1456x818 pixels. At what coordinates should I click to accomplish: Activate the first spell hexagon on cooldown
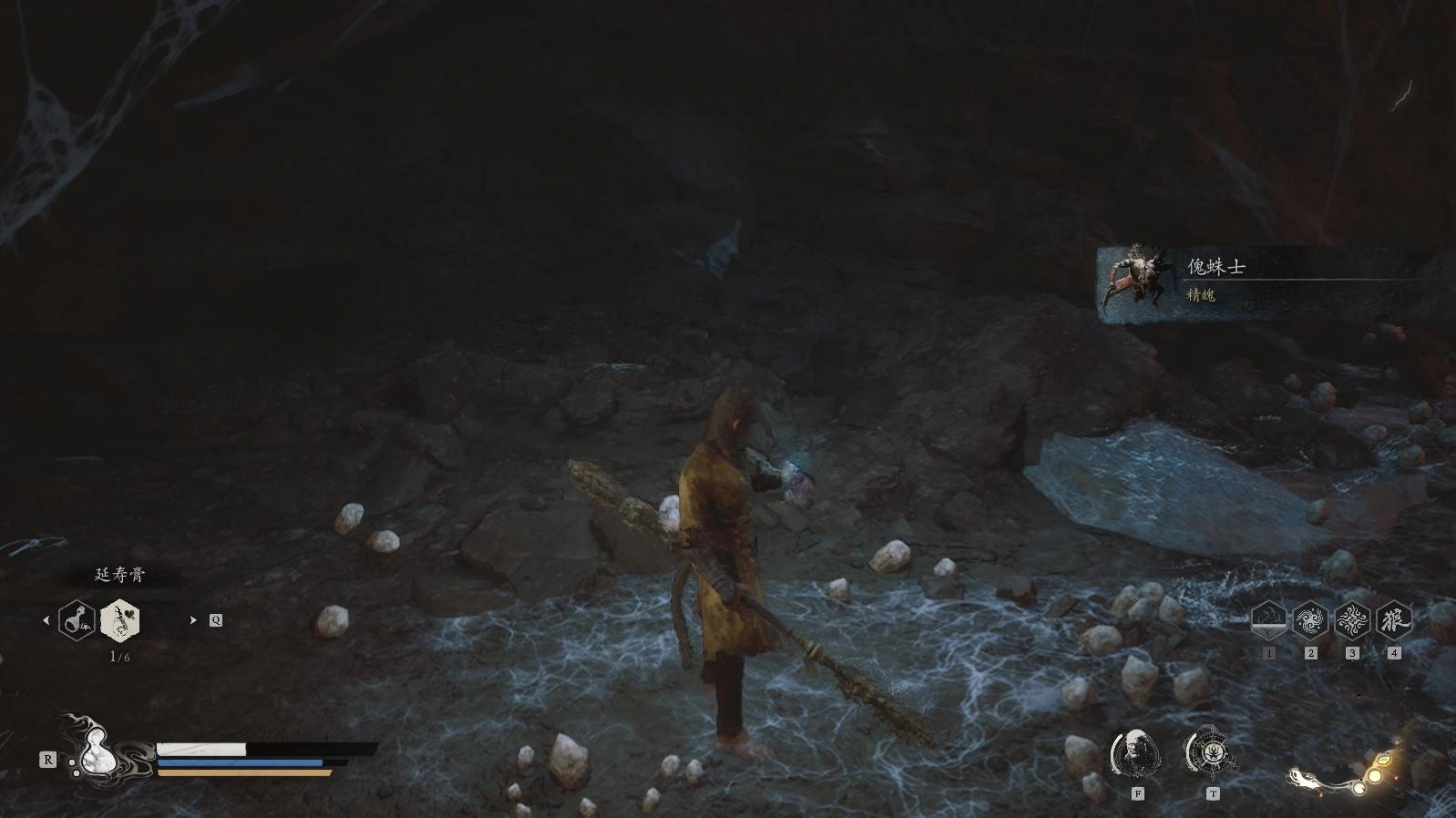pos(1268,620)
